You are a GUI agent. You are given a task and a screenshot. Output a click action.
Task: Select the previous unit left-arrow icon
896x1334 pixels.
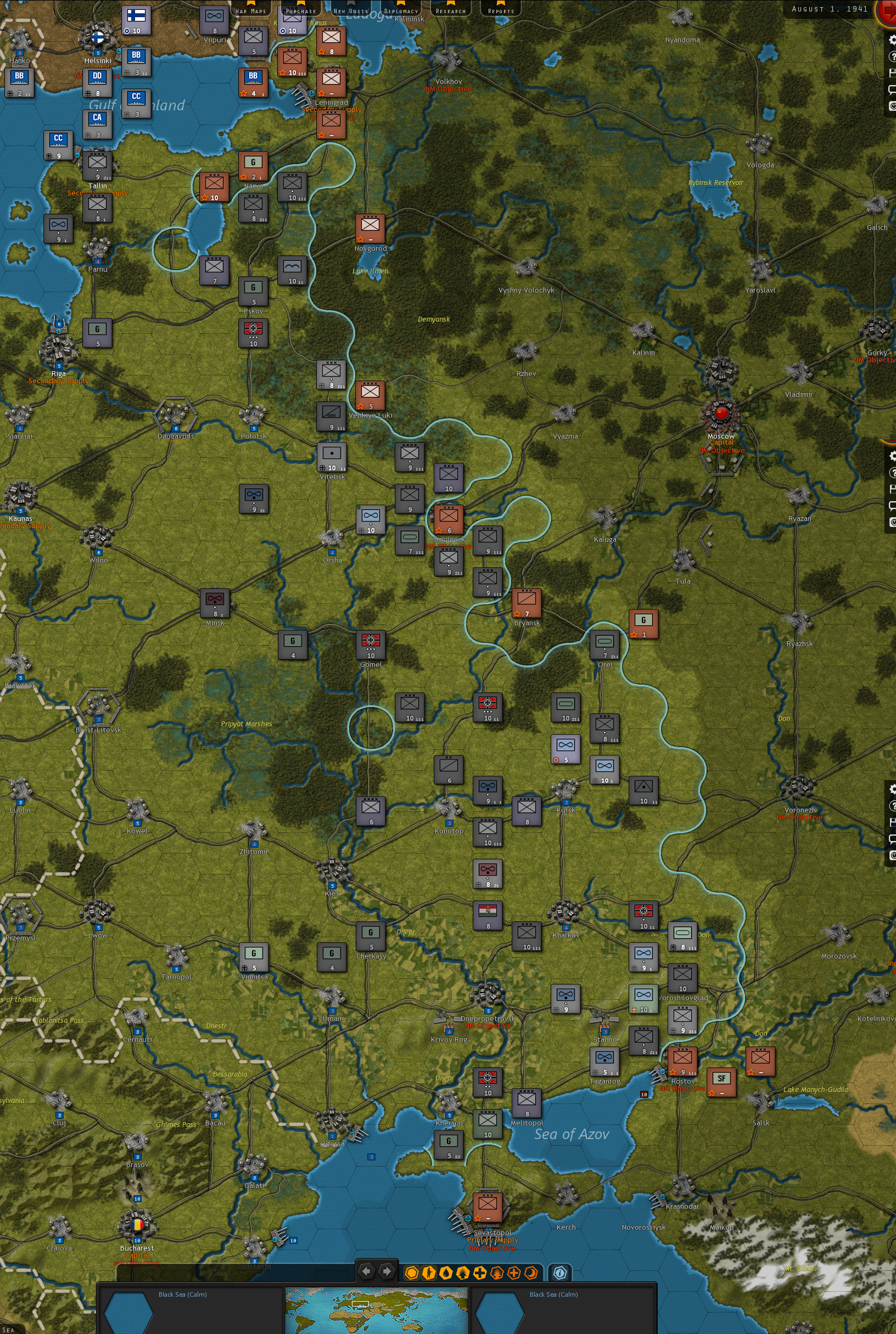point(367,1272)
